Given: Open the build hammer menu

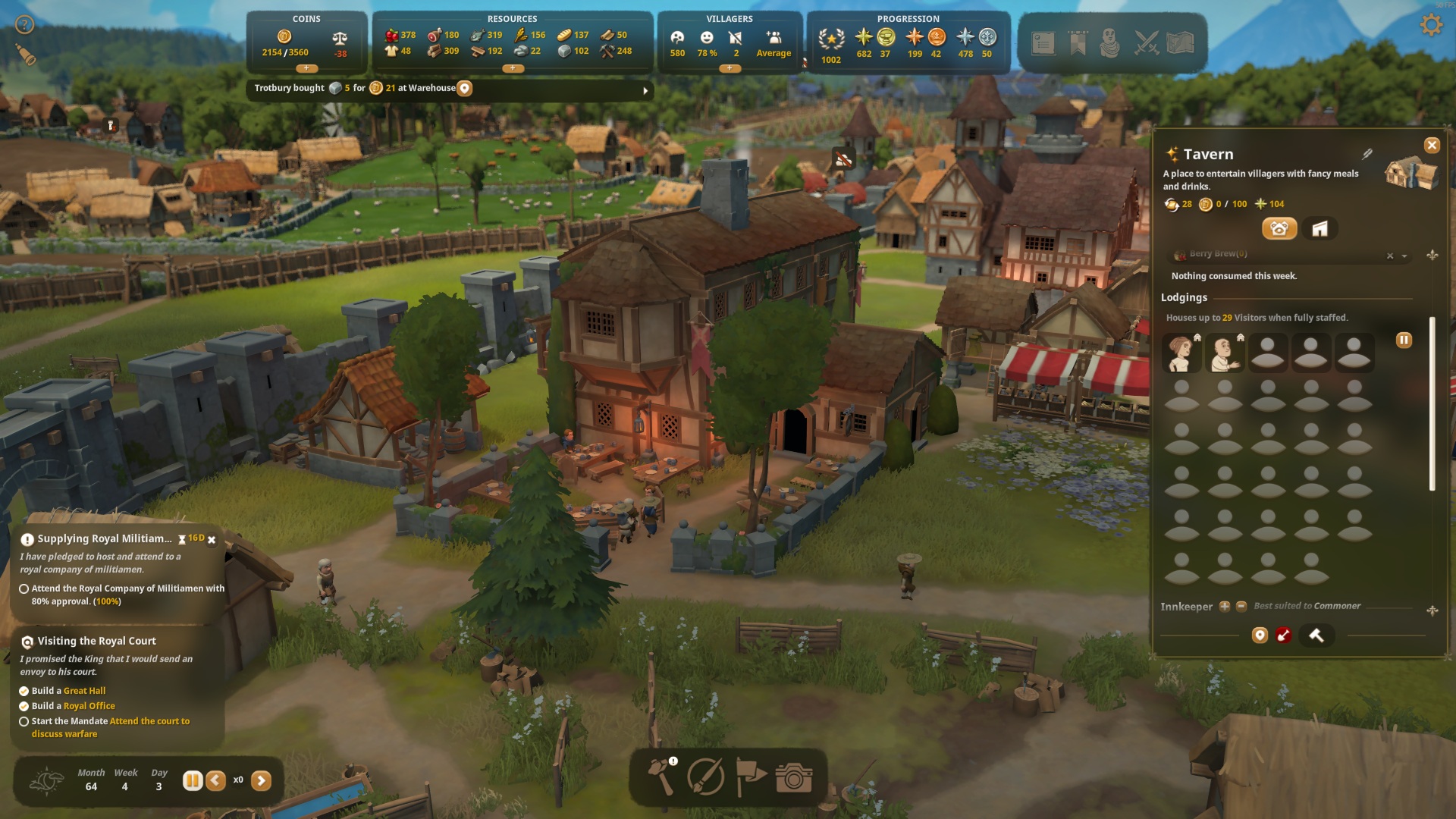Looking at the screenshot, I should click(x=661, y=776).
